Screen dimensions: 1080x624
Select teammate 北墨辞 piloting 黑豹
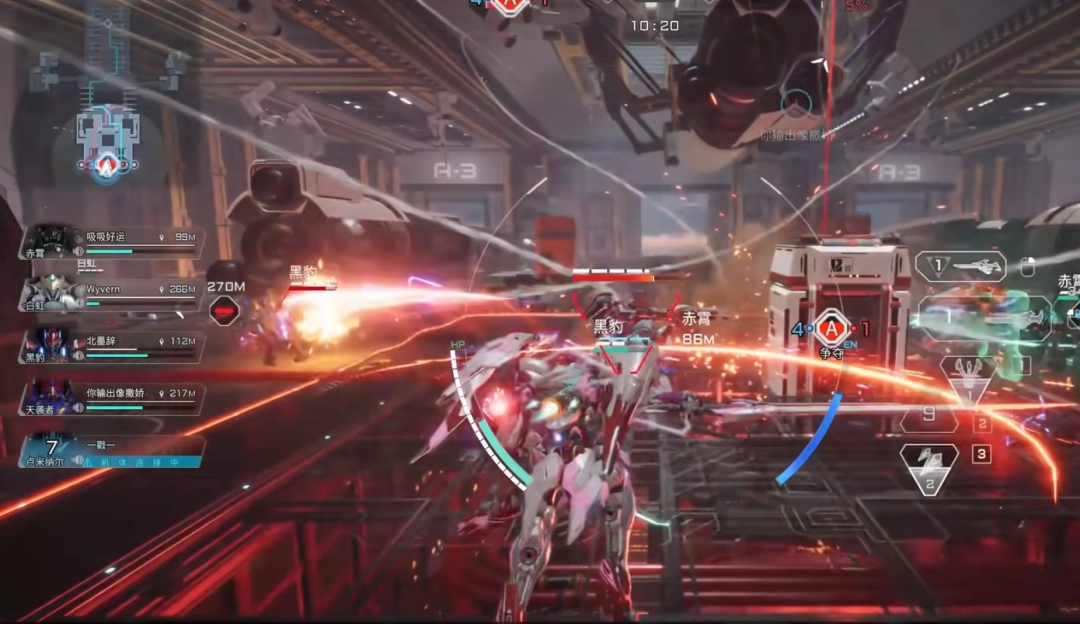112,347
